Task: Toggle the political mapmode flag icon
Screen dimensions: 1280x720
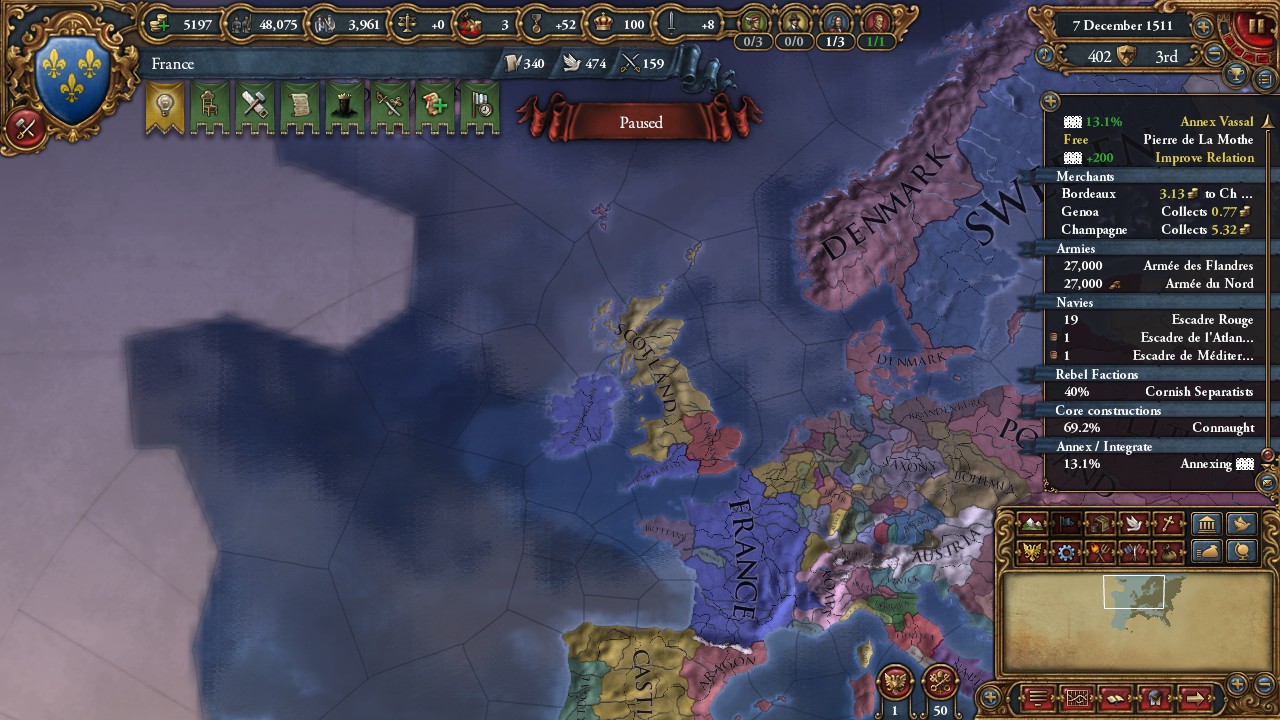Action: (1066, 524)
